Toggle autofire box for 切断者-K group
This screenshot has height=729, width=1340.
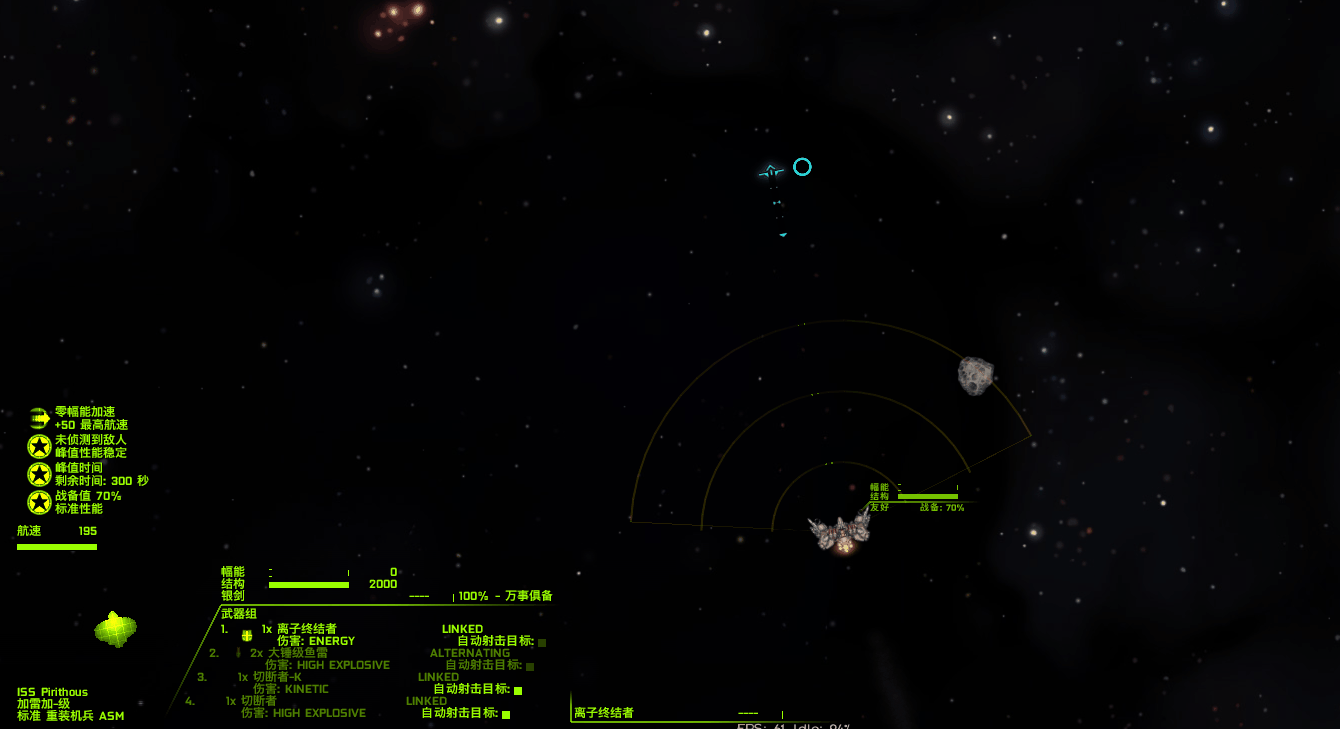(x=518, y=690)
